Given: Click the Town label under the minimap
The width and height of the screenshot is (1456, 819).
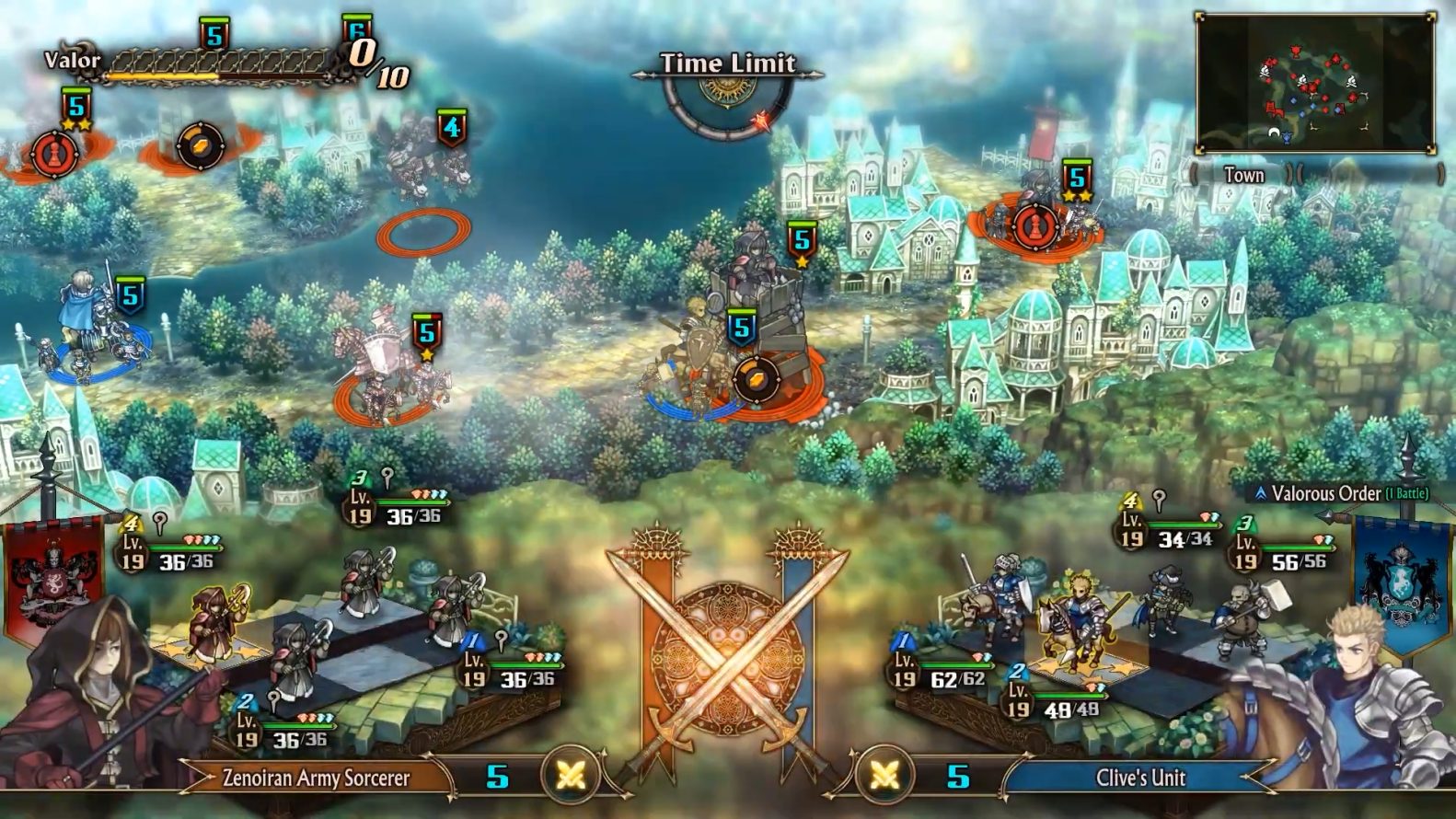Looking at the screenshot, I should (1243, 175).
